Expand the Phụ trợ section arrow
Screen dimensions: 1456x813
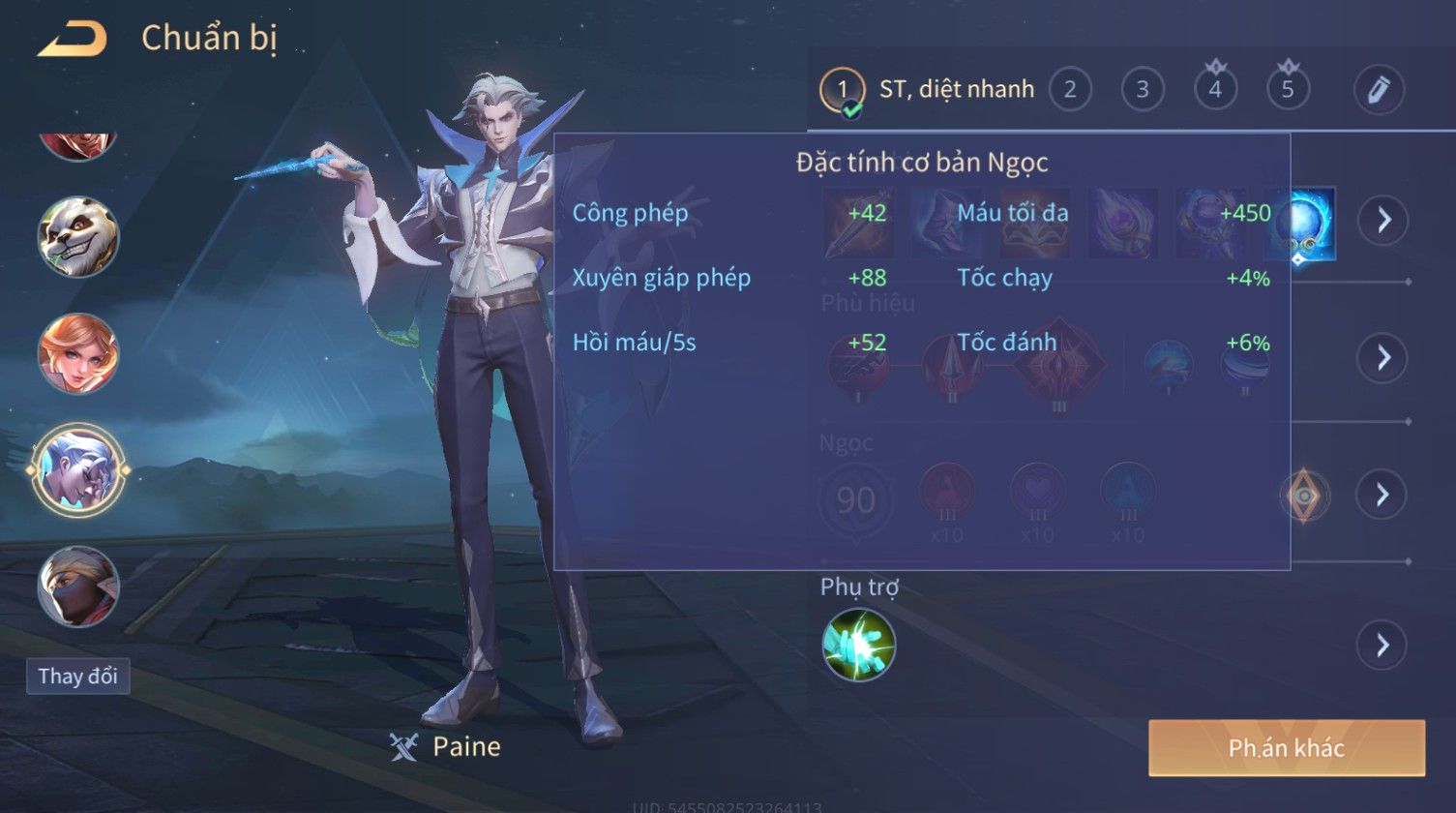[x=1382, y=645]
